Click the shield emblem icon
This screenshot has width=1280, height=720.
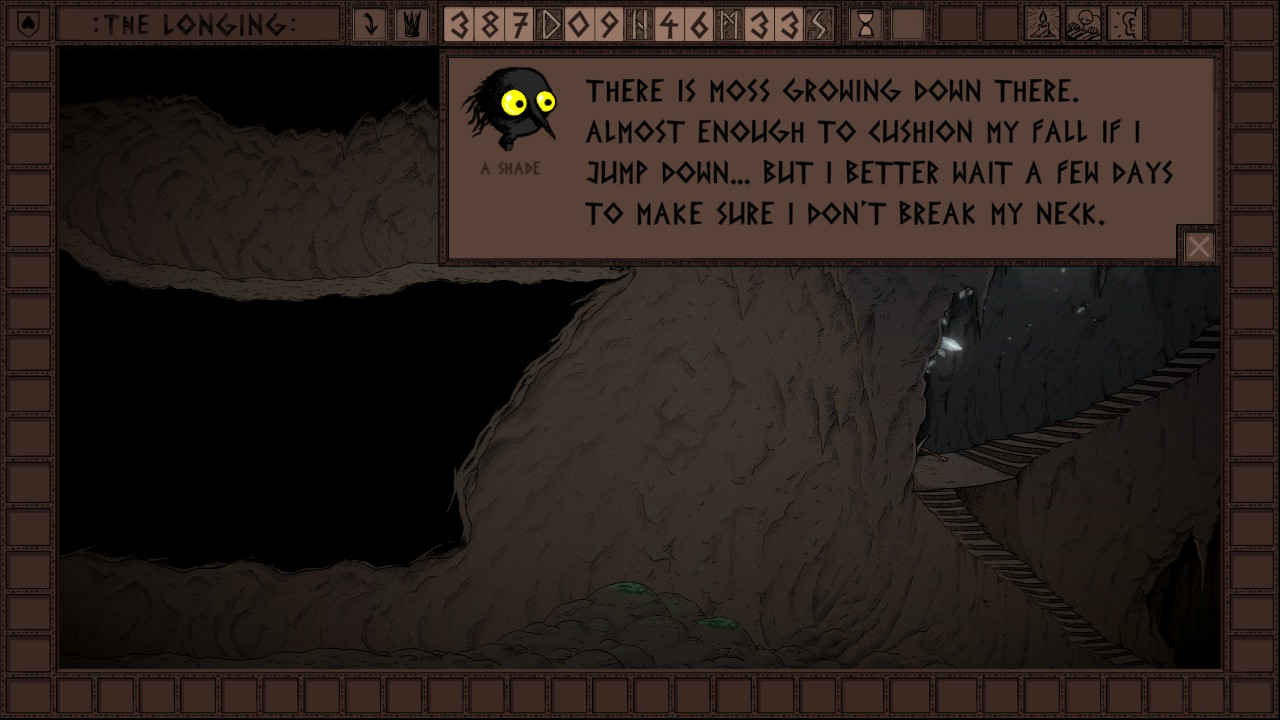click(x=29, y=24)
